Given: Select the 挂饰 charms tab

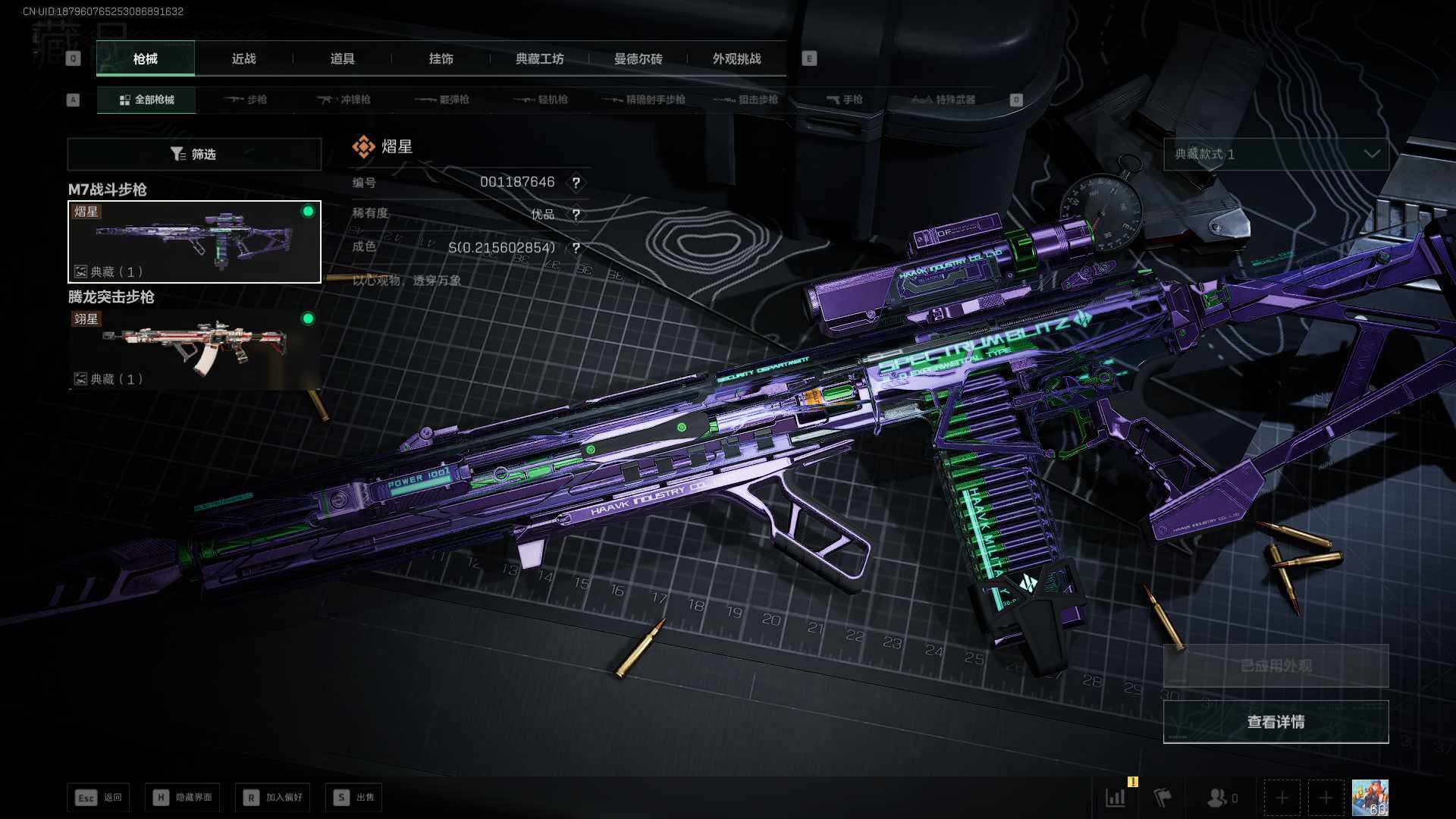Looking at the screenshot, I should click(441, 58).
